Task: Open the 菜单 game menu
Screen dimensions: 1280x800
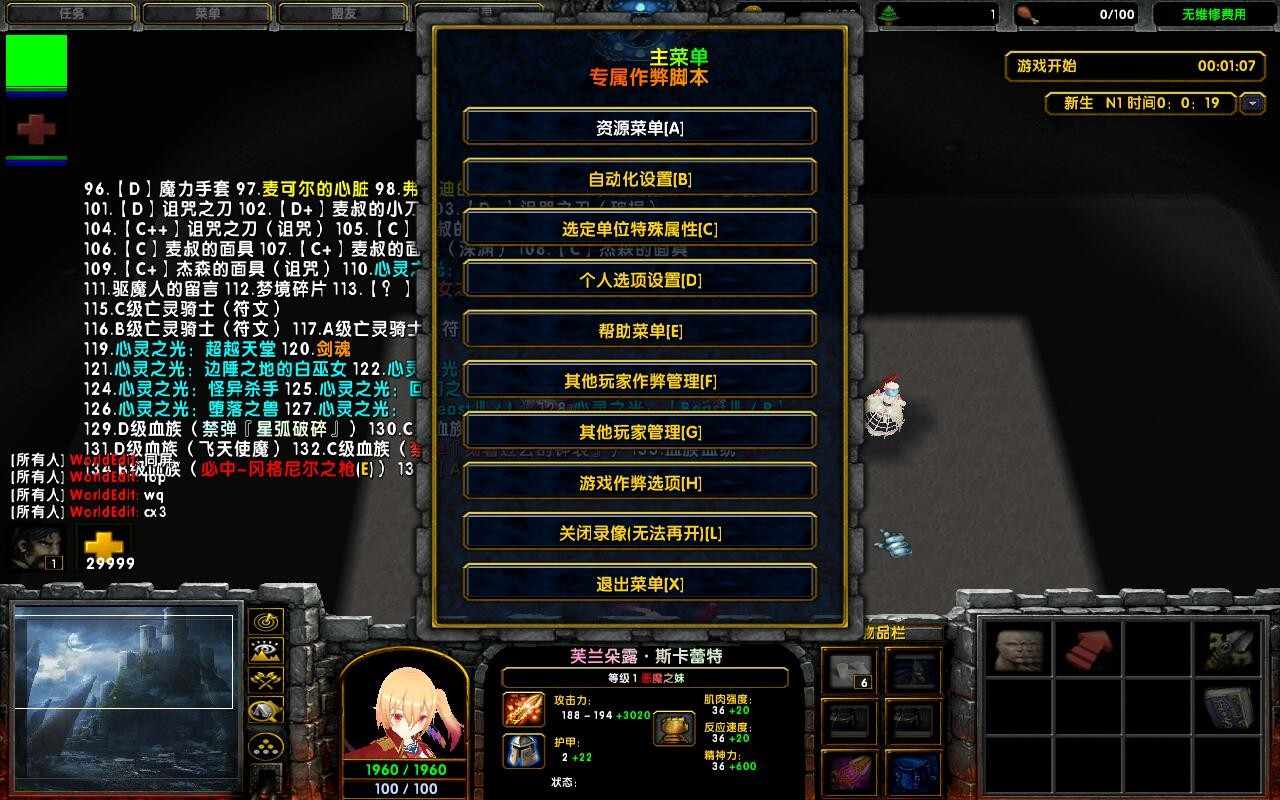Action: point(206,14)
